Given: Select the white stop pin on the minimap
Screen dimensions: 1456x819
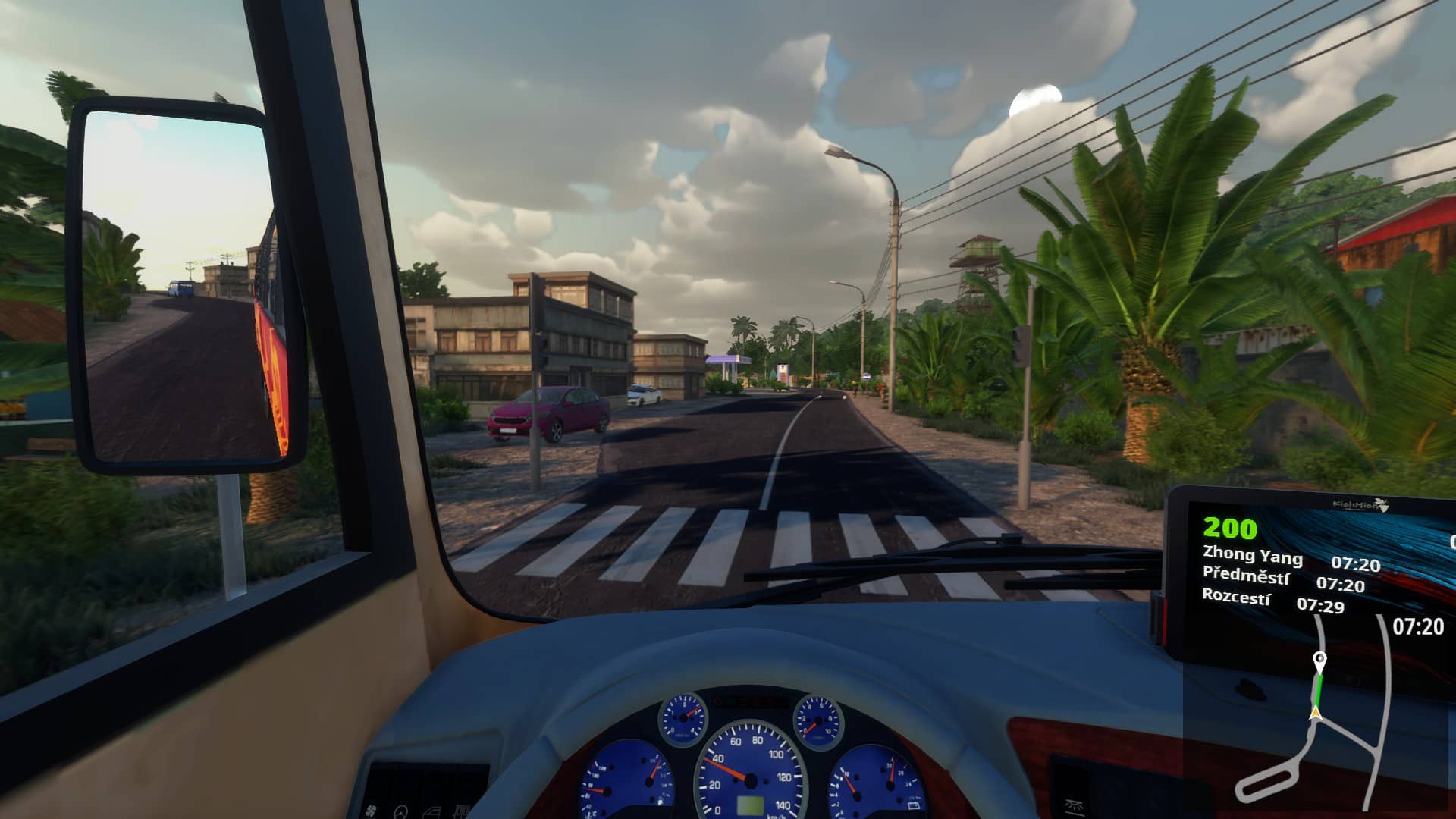Looking at the screenshot, I should (x=1319, y=660).
